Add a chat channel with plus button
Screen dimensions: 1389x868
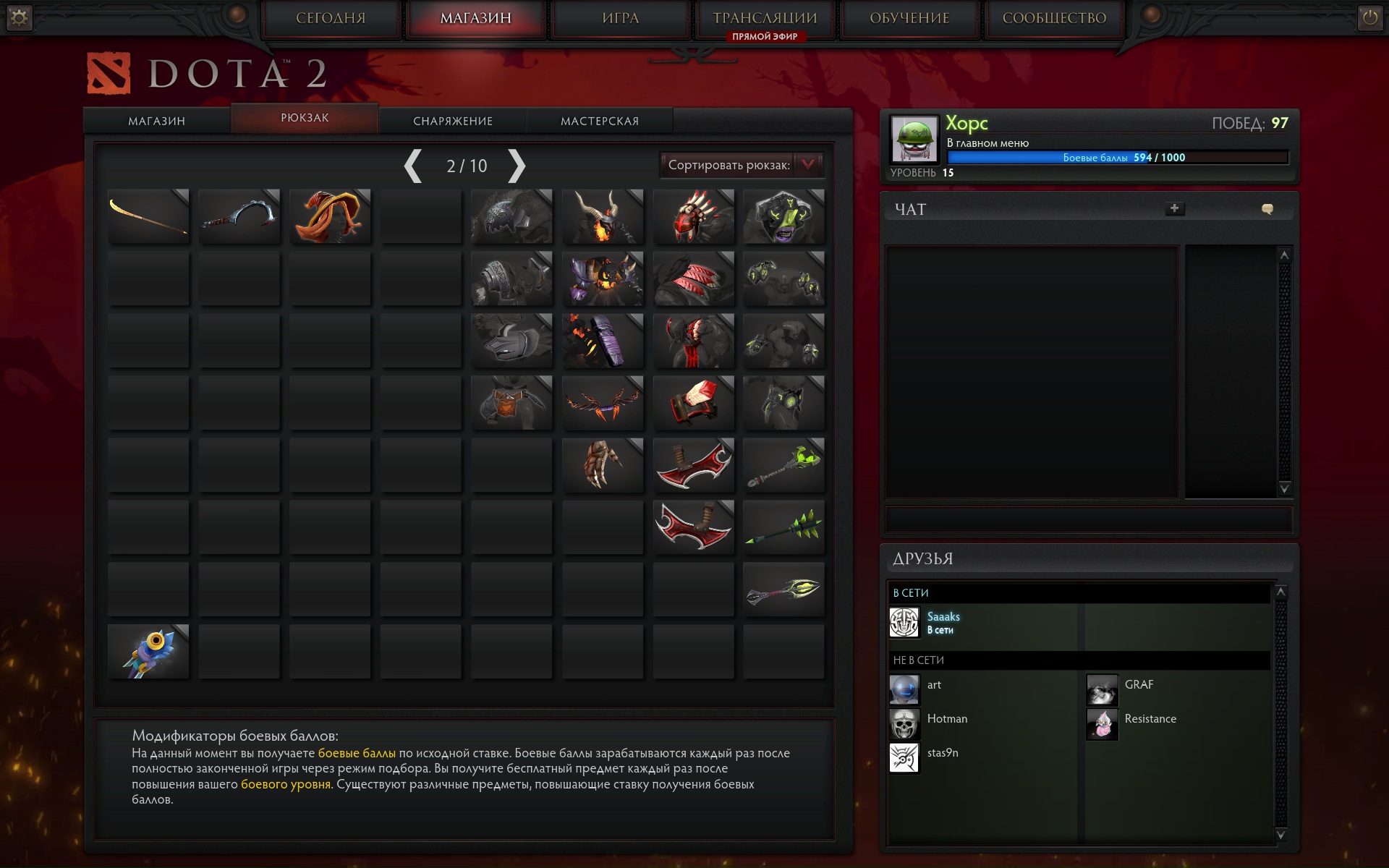point(1174,208)
